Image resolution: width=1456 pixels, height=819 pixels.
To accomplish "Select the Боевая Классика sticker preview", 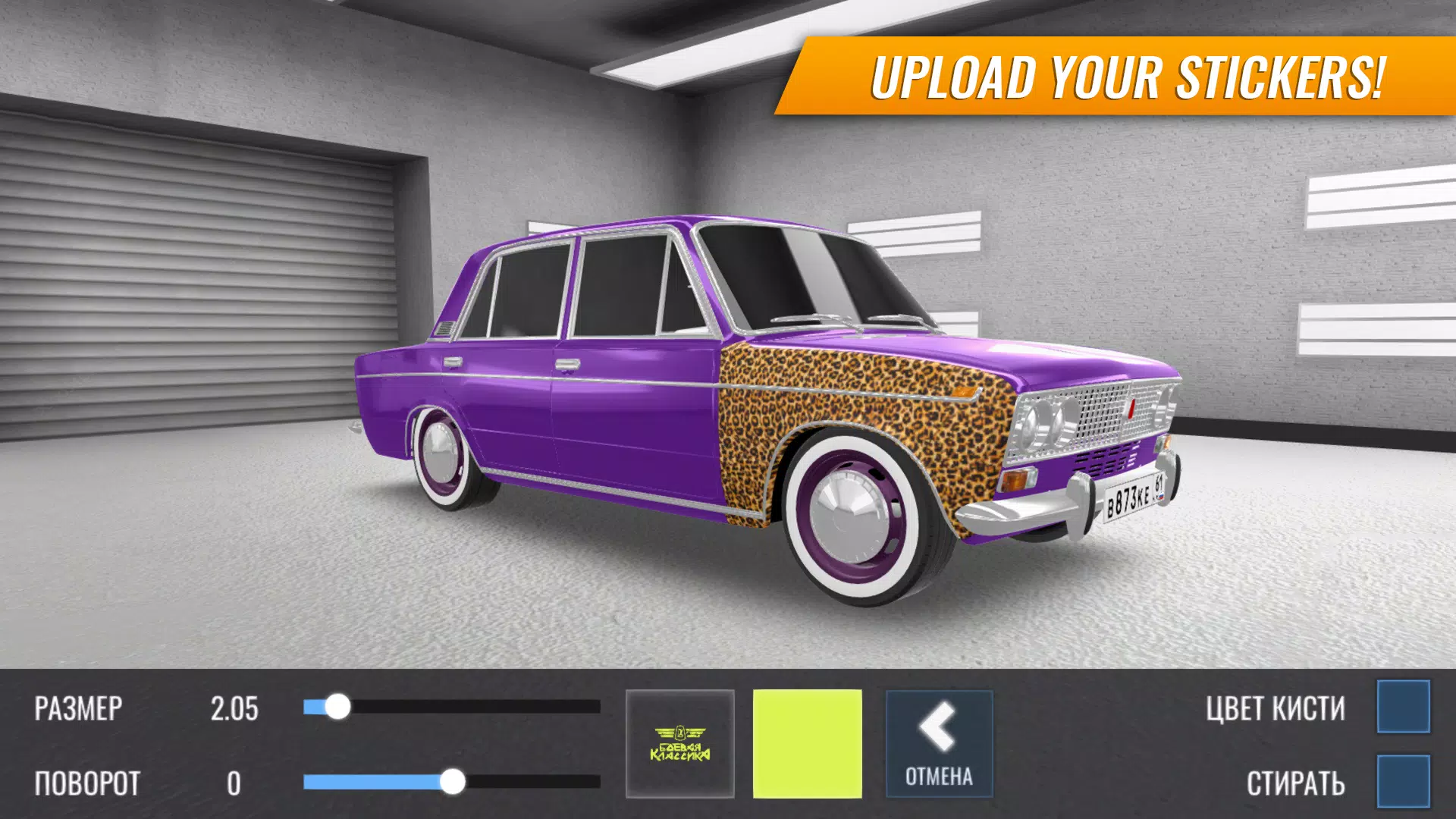I will pos(680,742).
